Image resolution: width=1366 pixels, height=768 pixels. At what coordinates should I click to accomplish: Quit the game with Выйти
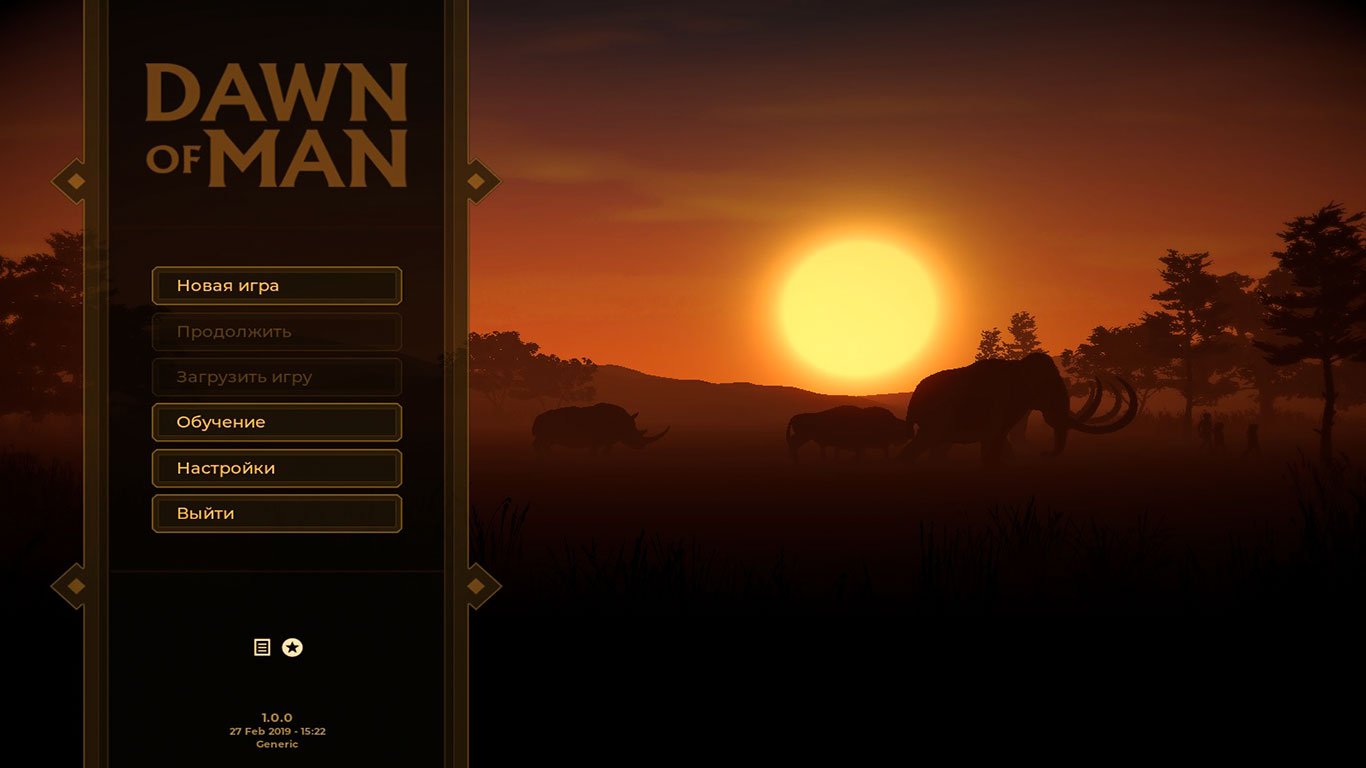click(x=276, y=513)
